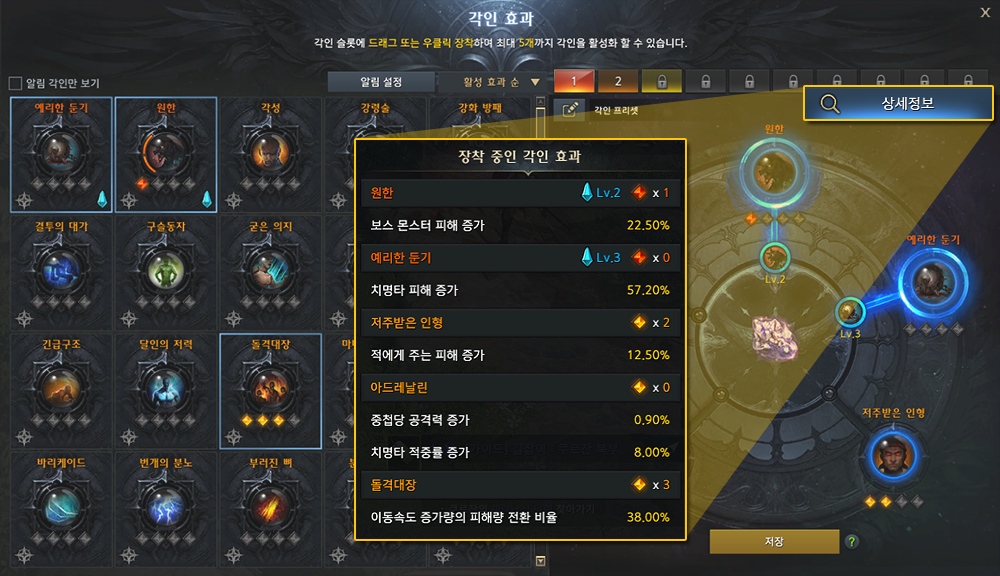Click the list scrollbar down arrow

541,561
